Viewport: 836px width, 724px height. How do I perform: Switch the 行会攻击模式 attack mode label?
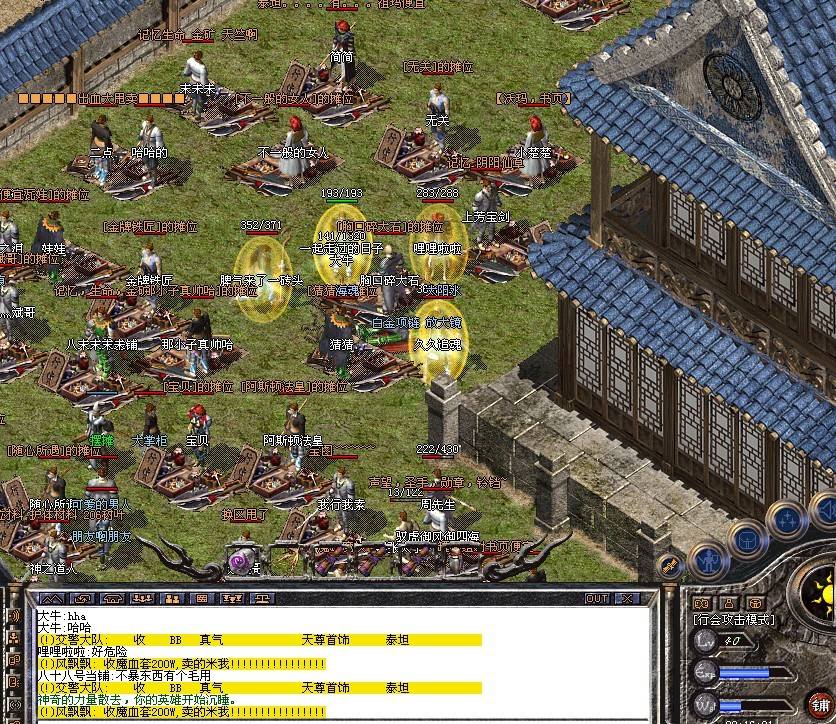[x=736, y=620]
